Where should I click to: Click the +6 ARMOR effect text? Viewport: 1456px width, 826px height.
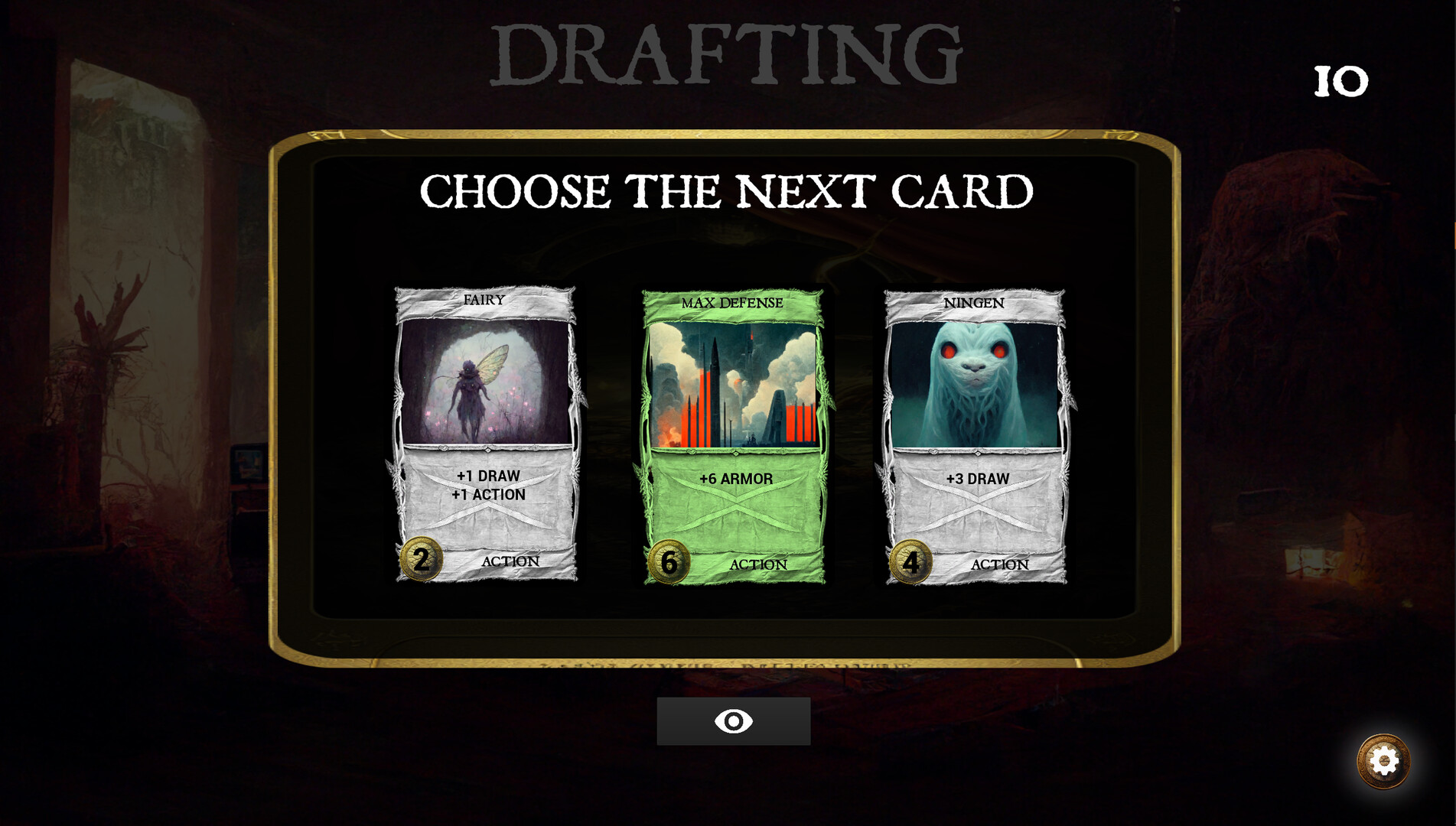click(x=735, y=478)
